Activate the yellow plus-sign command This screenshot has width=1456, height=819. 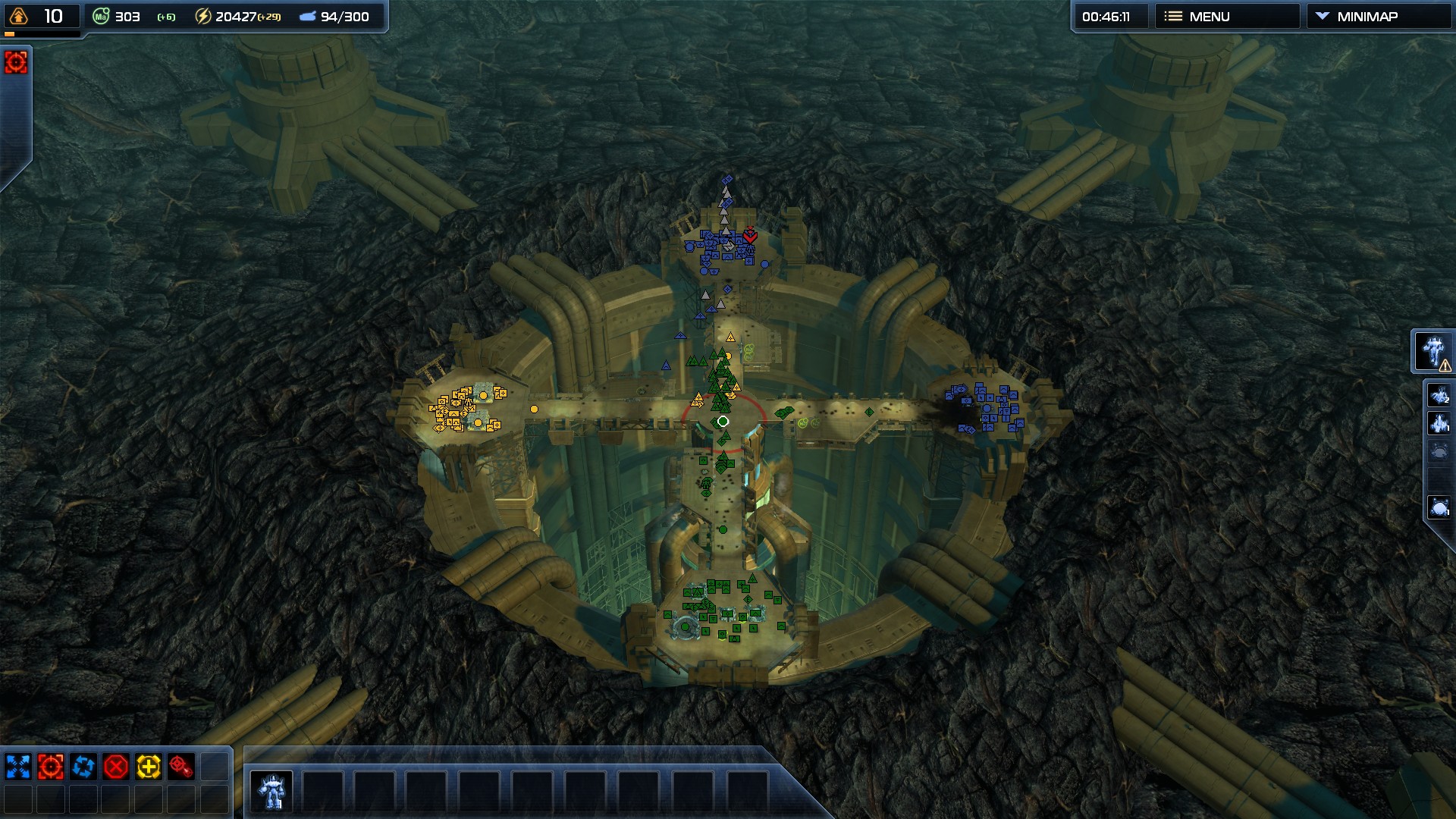pyautogui.click(x=149, y=767)
